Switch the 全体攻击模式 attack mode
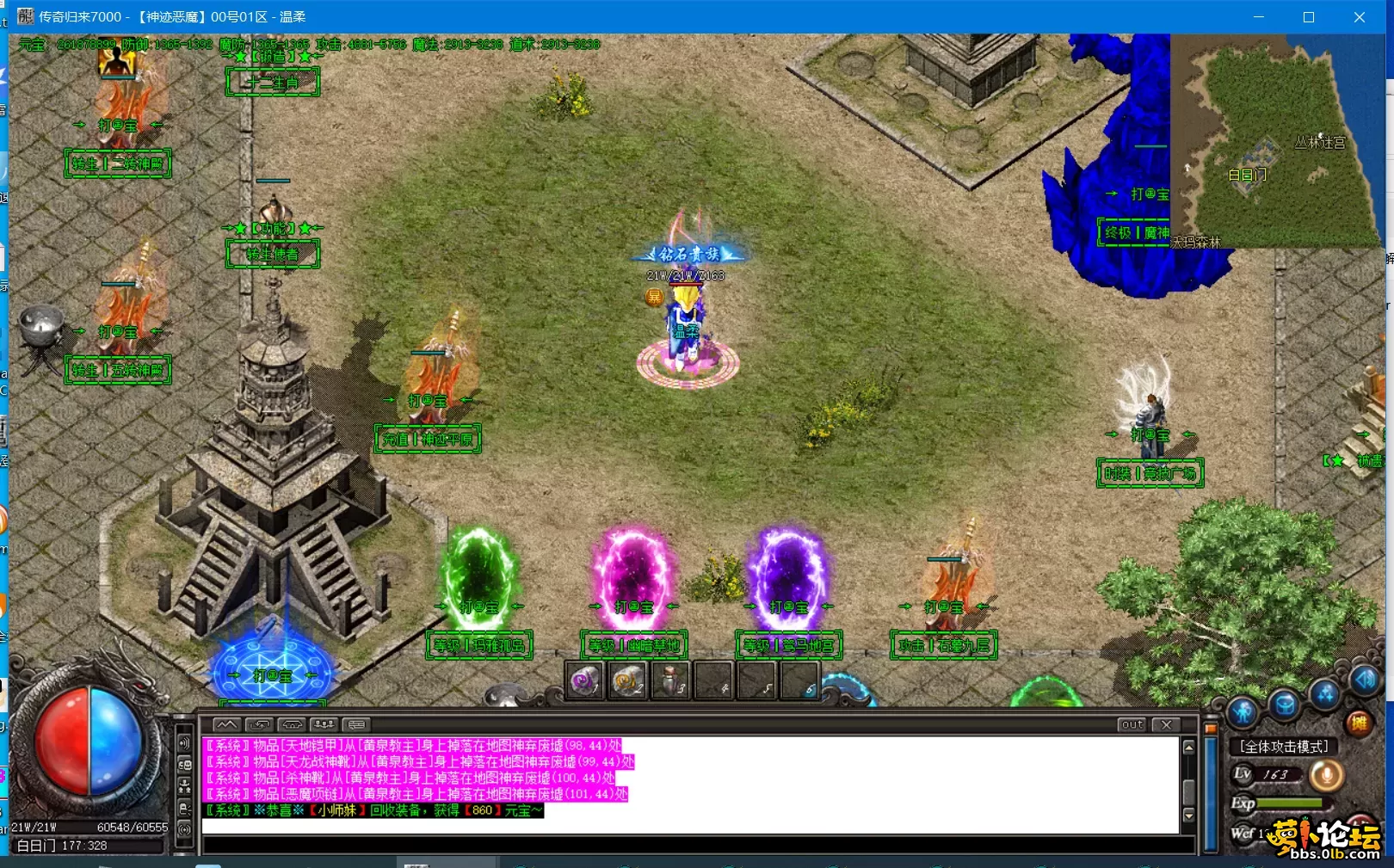1394x868 pixels. [1280, 747]
